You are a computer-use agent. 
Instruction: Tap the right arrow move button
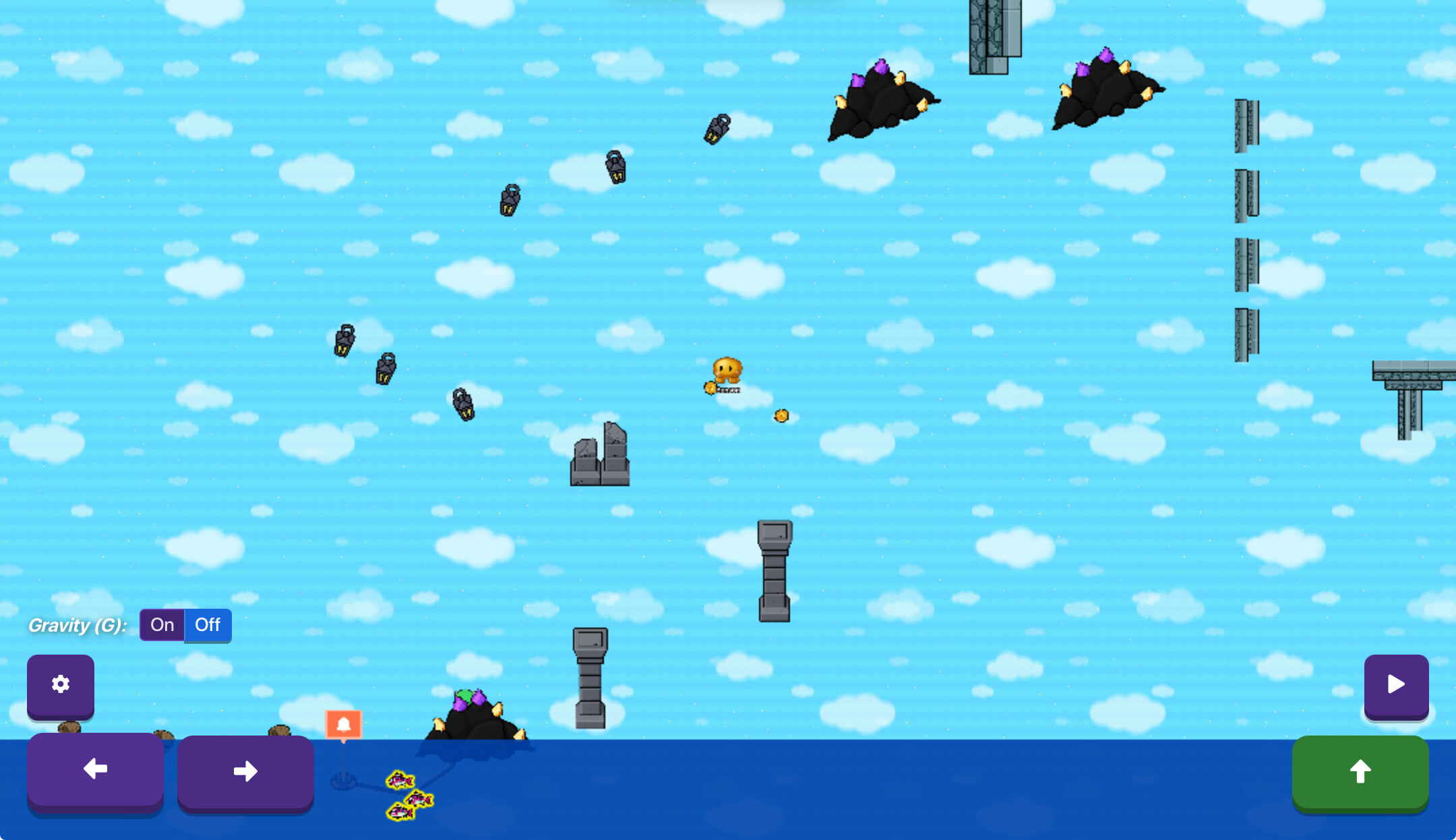(245, 771)
